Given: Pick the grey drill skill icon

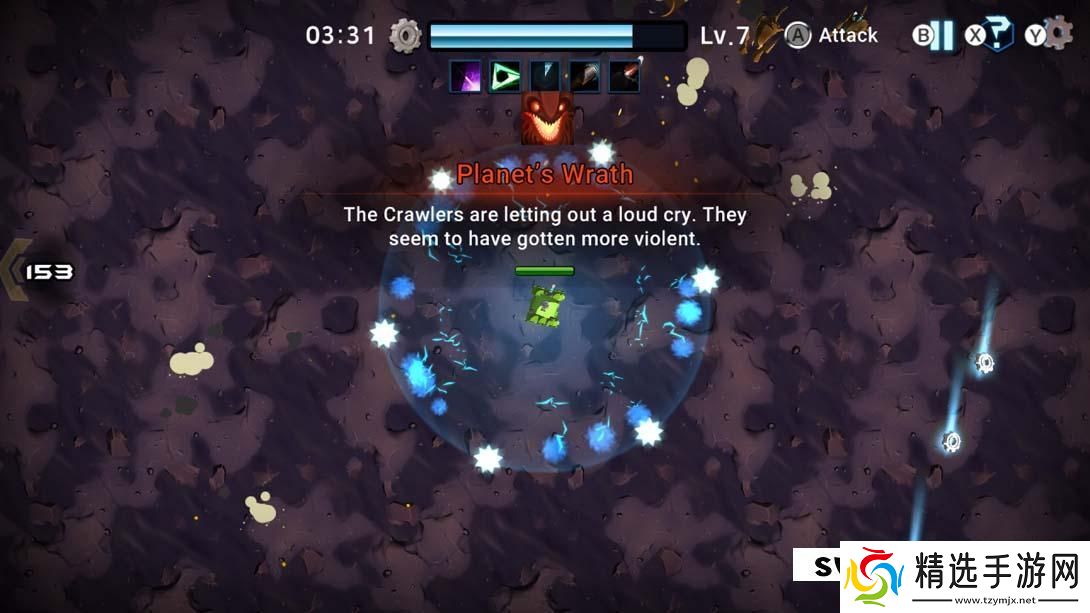Looking at the screenshot, I should (585, 76).
